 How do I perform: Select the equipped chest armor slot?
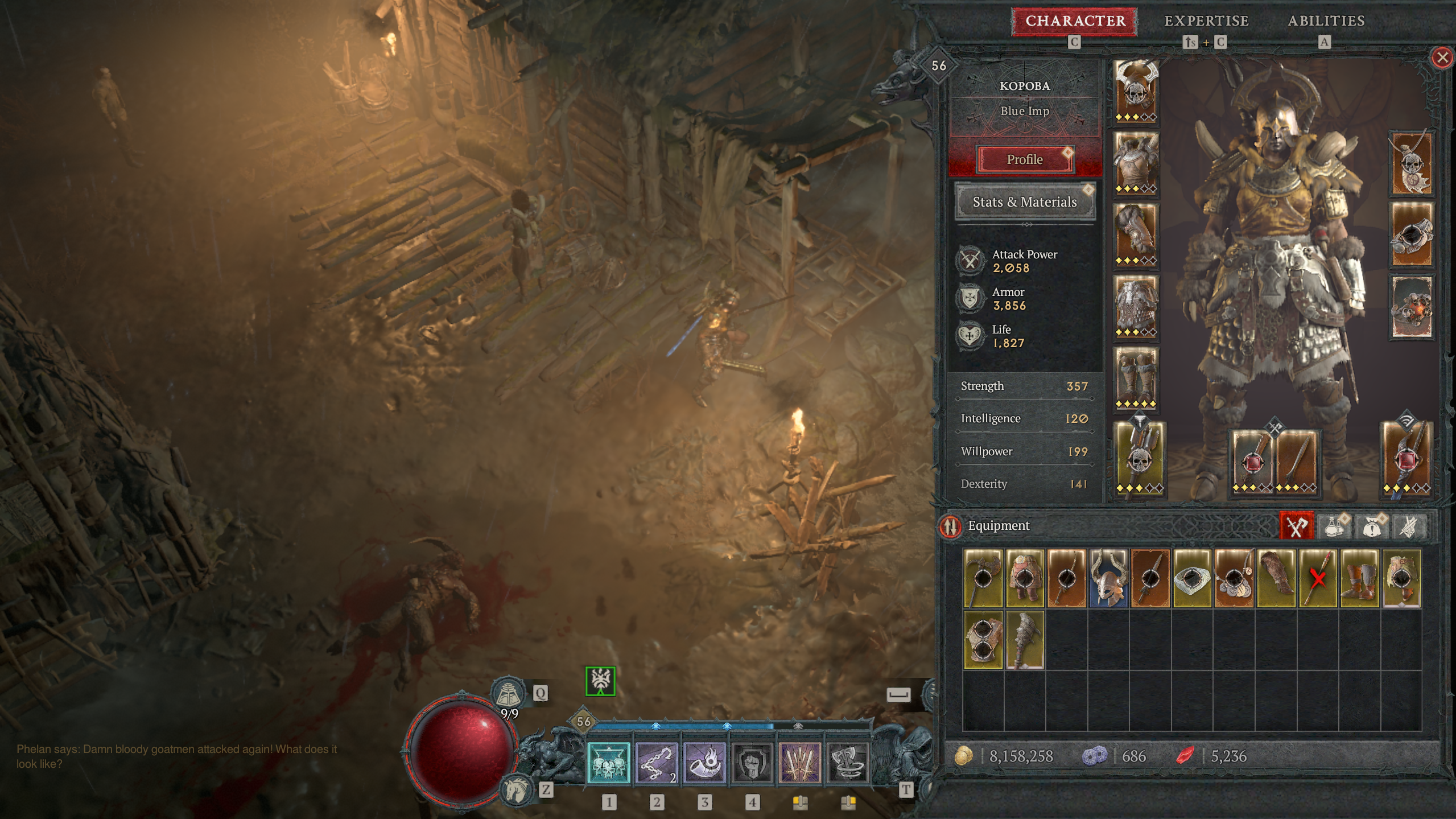pyautogui.click(x=1136, y=163)
